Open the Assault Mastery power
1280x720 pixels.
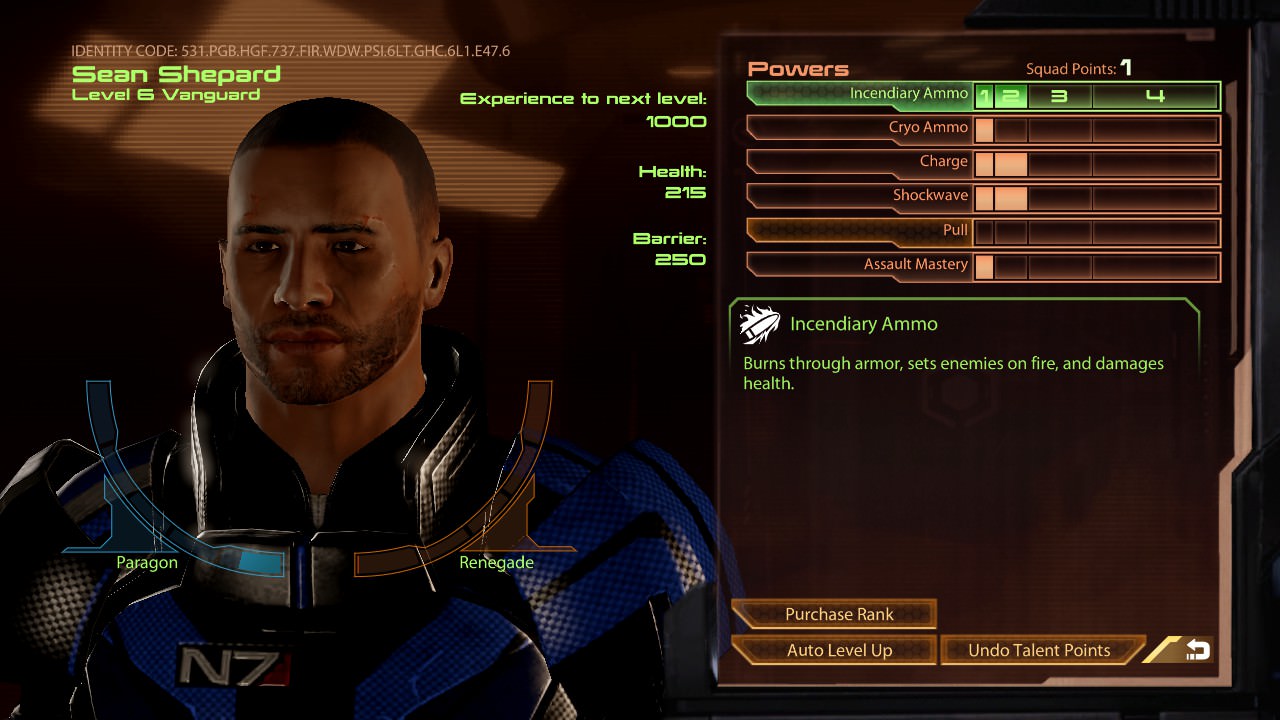click(x=860, y=265)
